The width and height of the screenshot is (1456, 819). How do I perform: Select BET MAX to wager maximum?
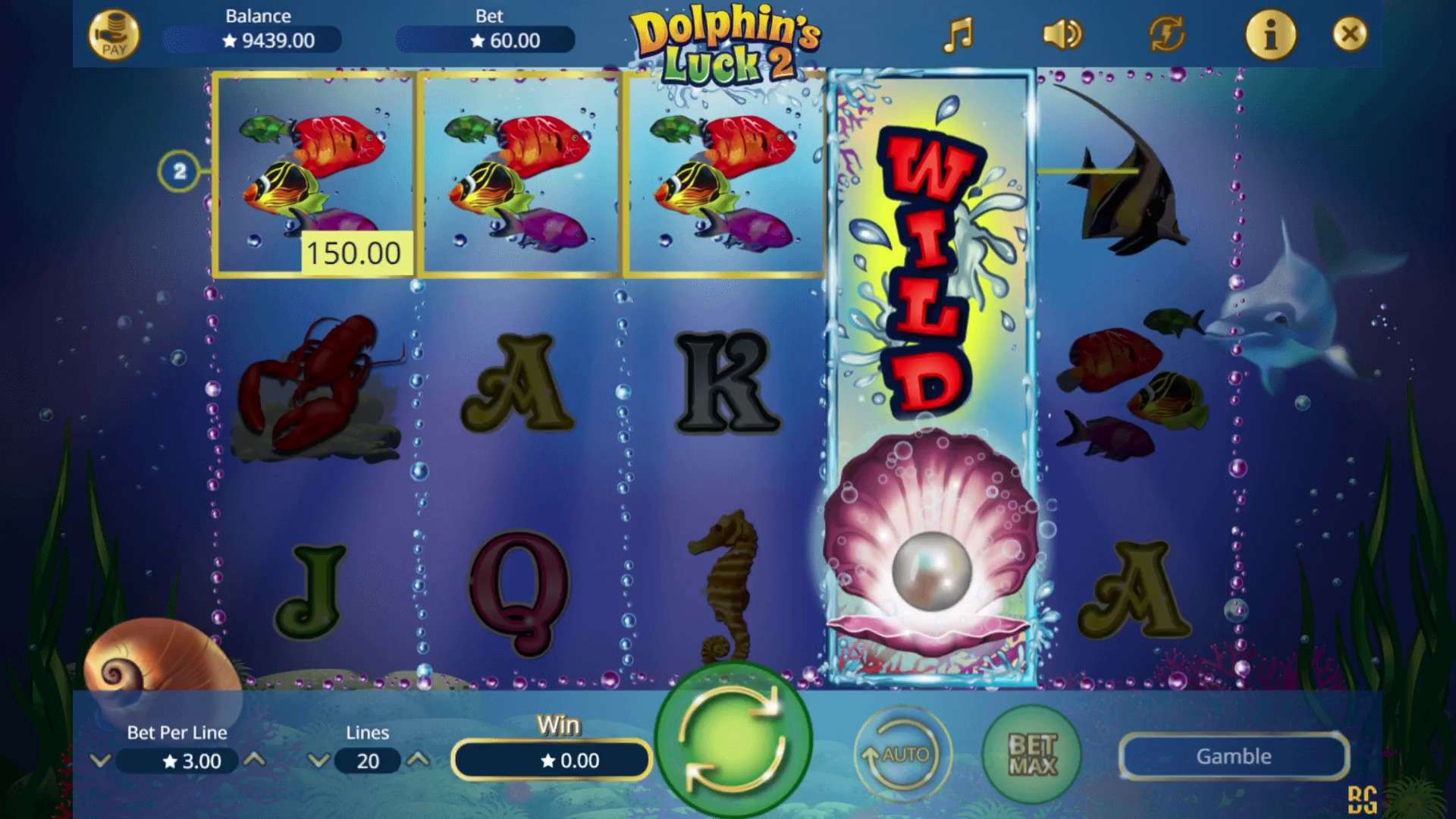click(x=1031, y=755)
